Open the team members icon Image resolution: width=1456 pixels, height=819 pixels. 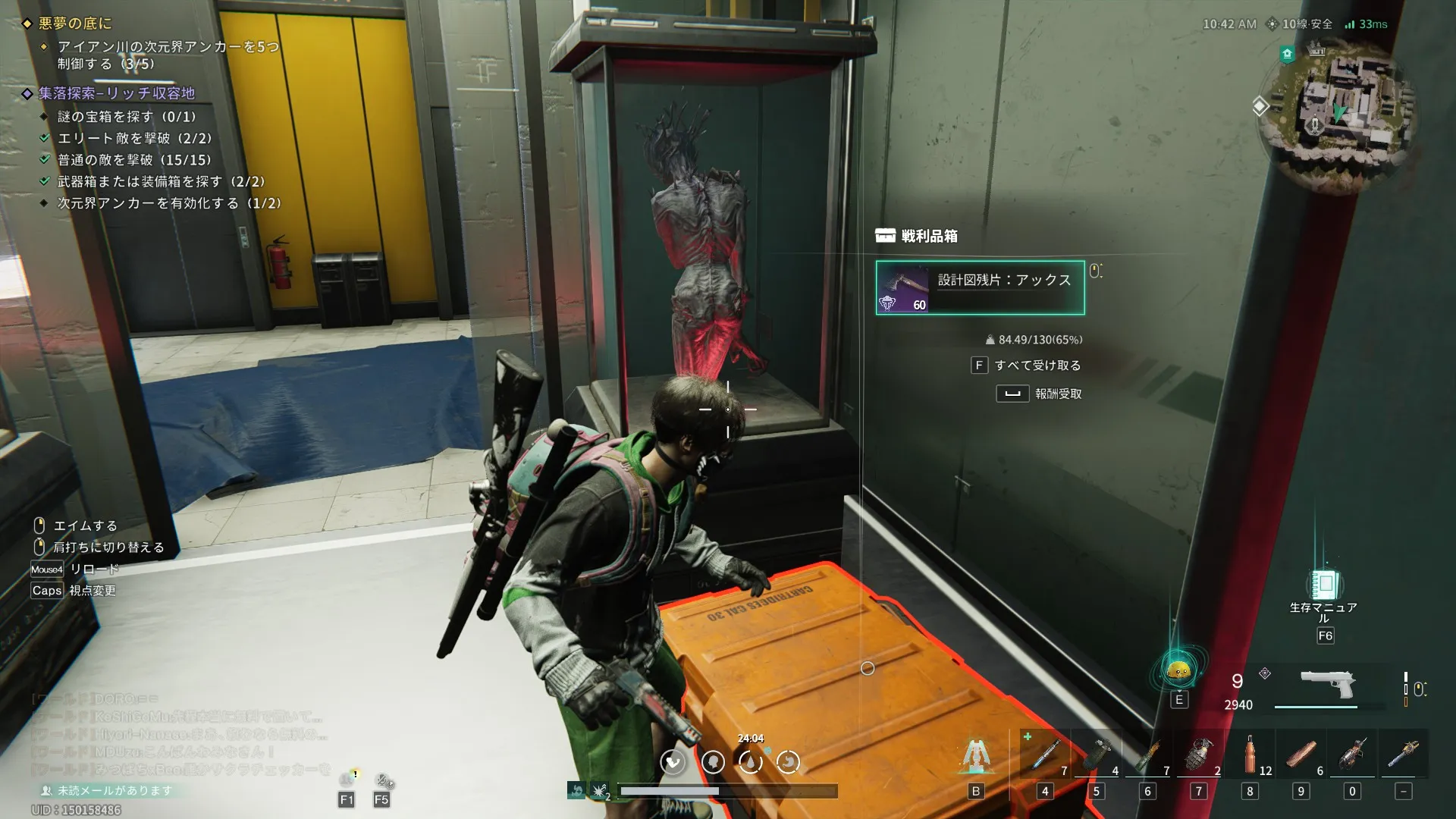tap(348, 779)
